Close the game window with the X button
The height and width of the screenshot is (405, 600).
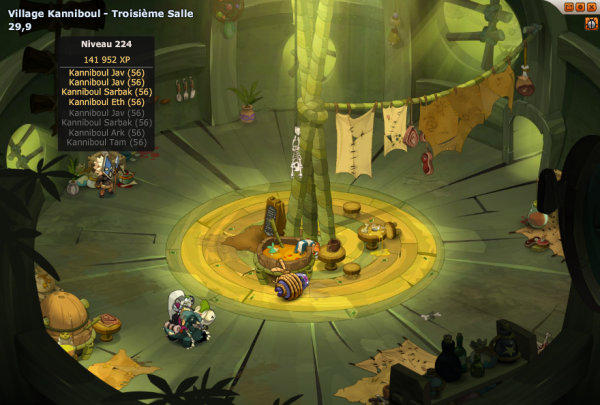(x=593, y=7)
